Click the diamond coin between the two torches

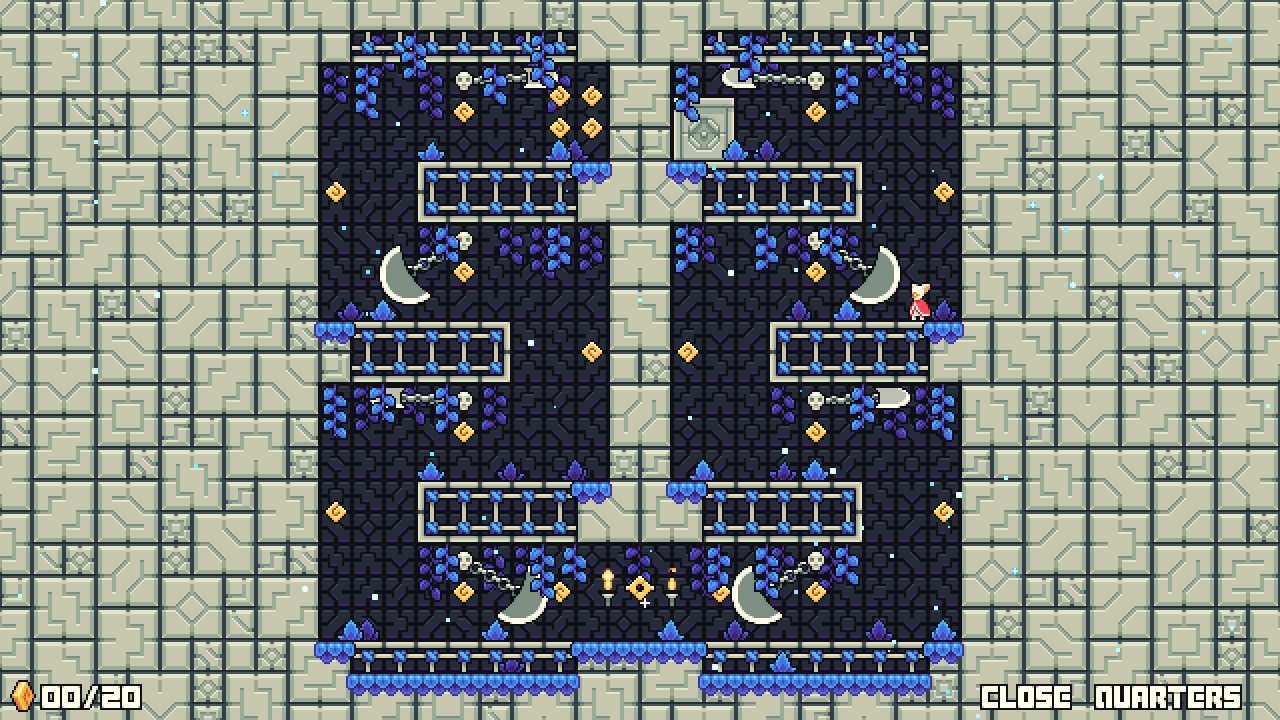pos(641,590)
